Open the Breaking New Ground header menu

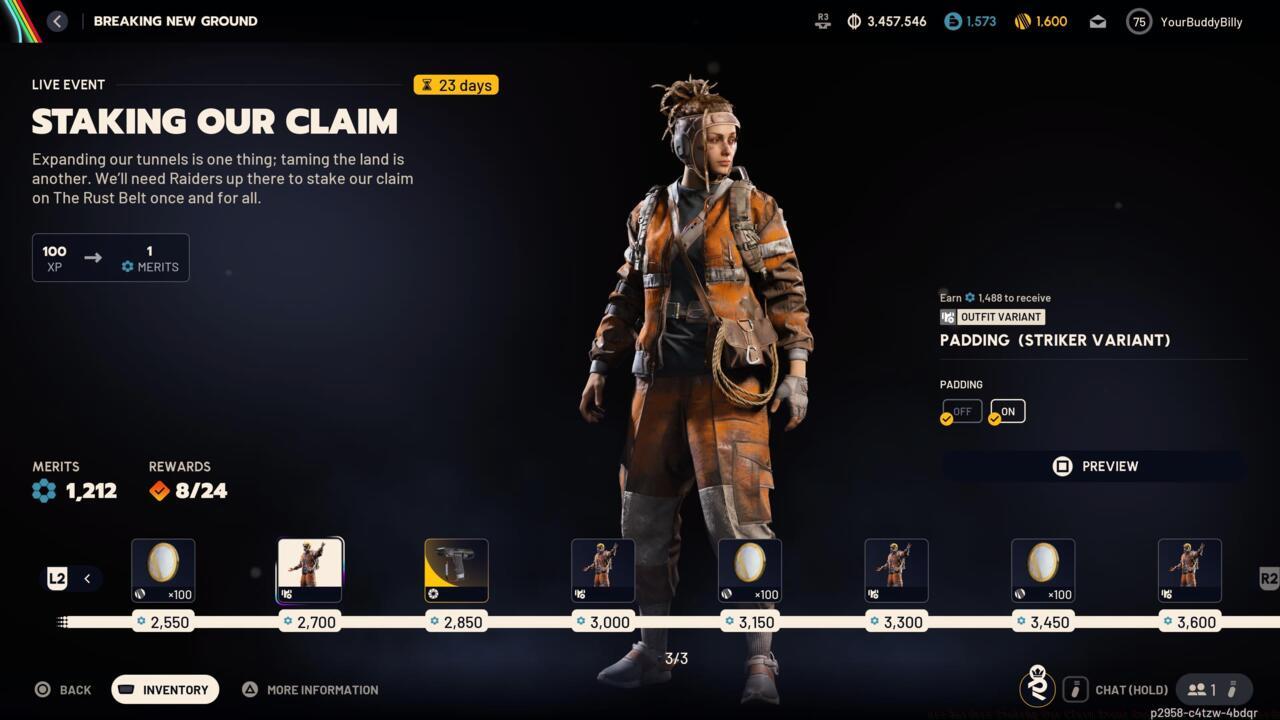175,20
